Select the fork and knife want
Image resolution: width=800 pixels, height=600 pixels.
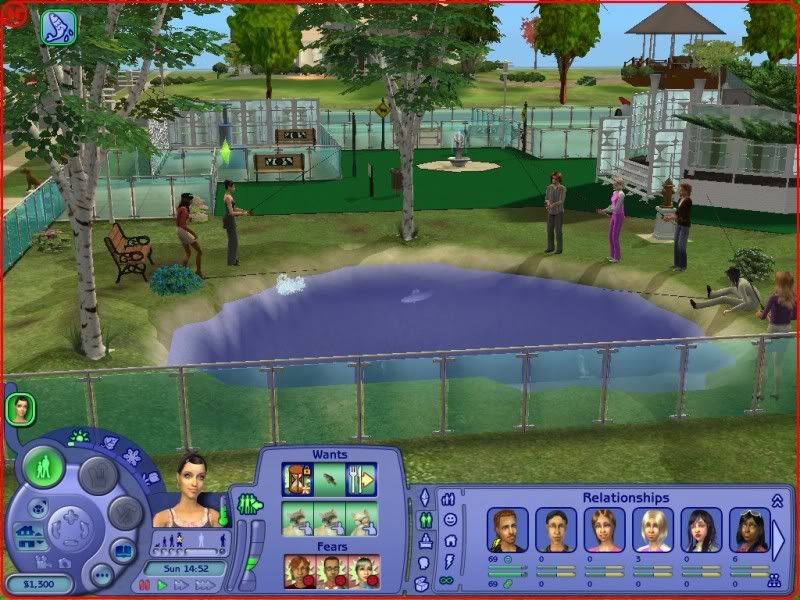tap(359, 479)
